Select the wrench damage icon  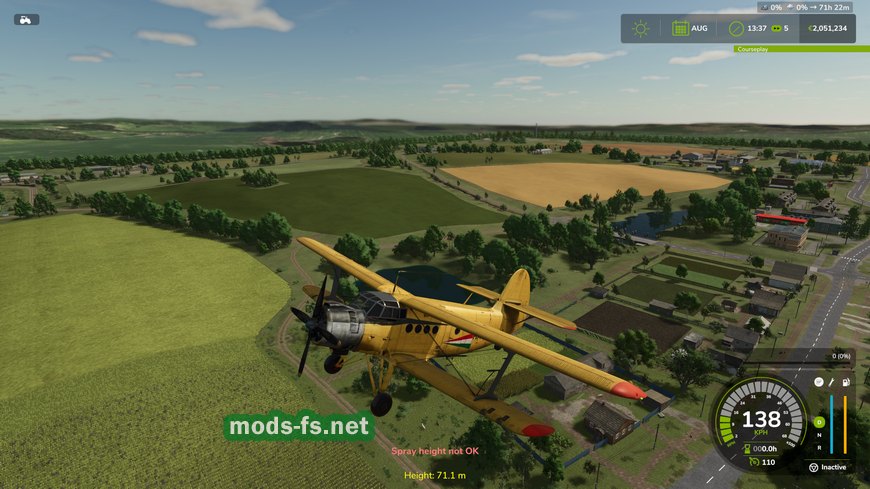[831, 382]
